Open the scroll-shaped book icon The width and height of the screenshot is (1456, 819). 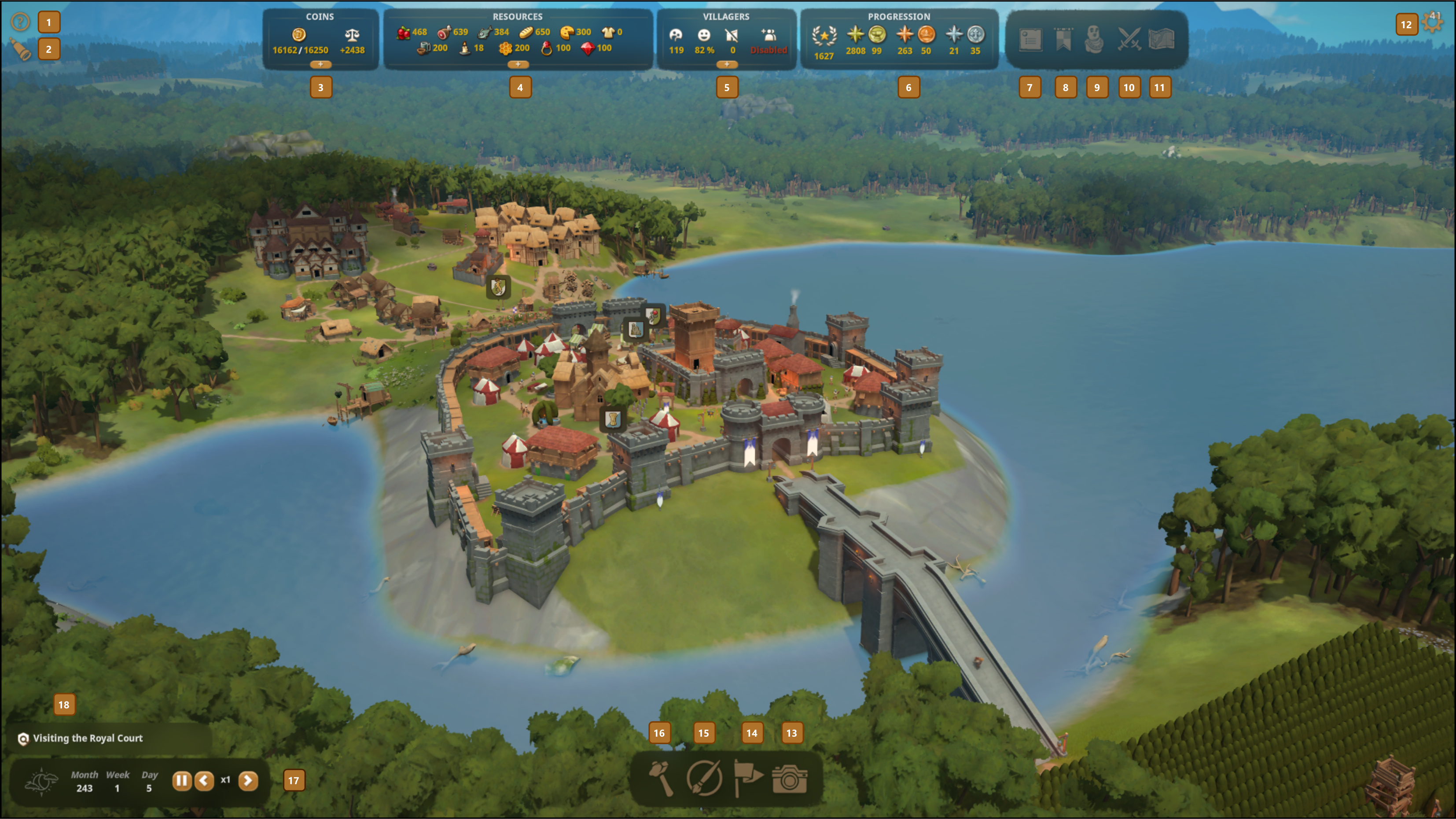(1030, 40)
